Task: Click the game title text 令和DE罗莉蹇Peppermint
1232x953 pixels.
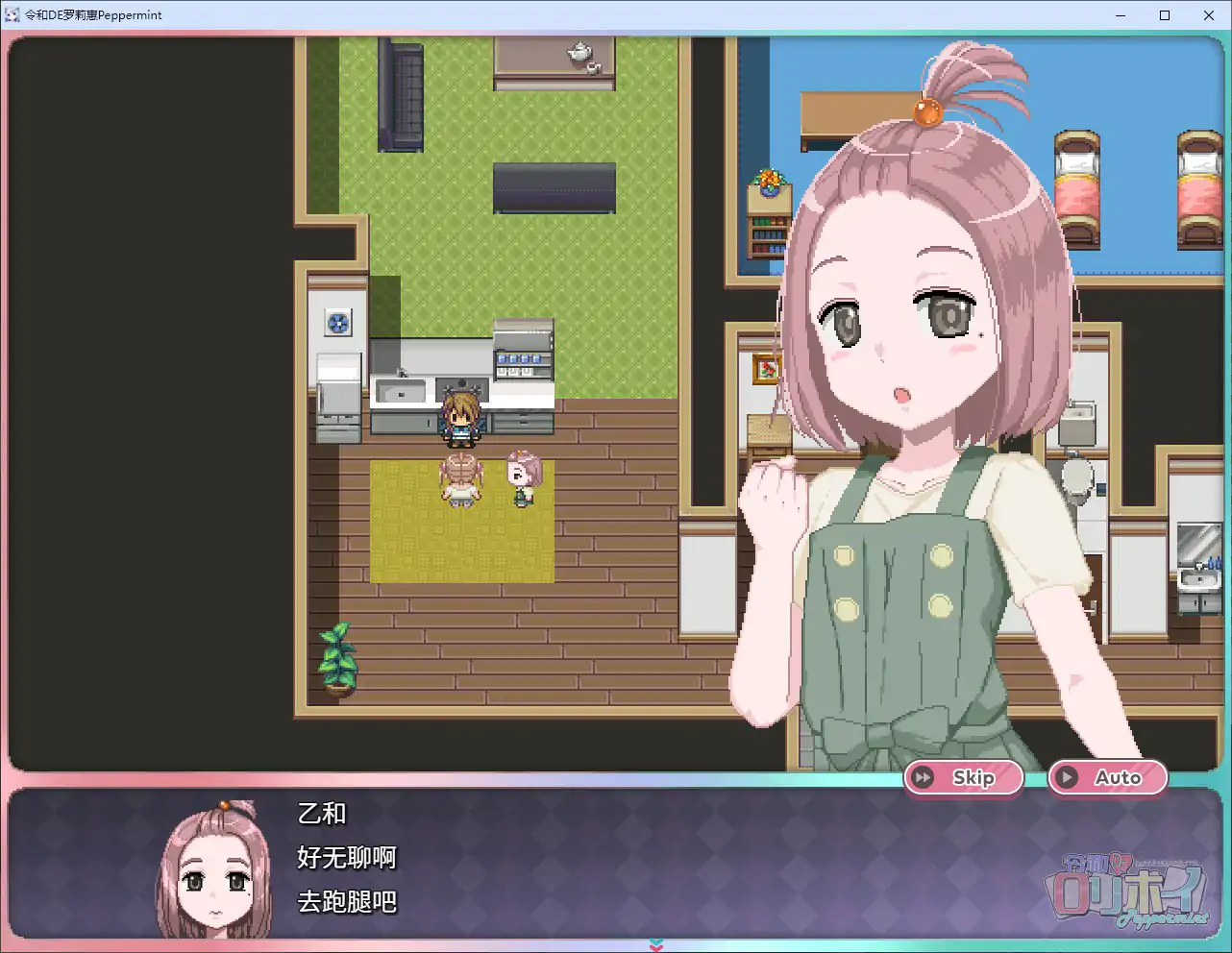Action: point(92,14)
